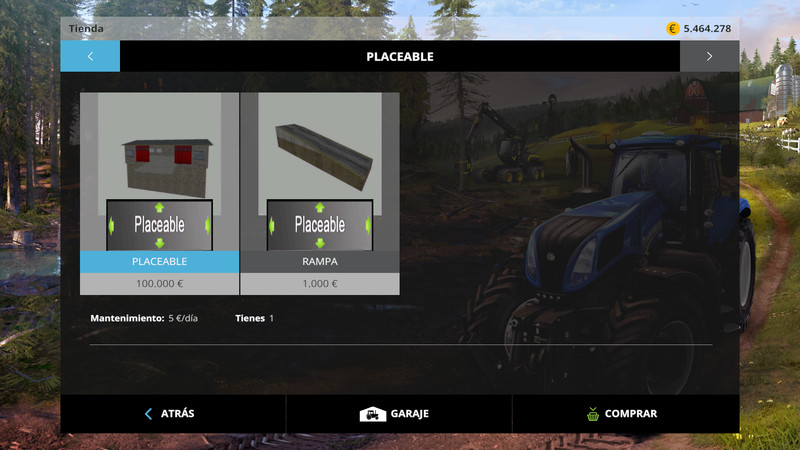The image size is (800, 450).
Task: Go to the next shop category
Action: 709,56
